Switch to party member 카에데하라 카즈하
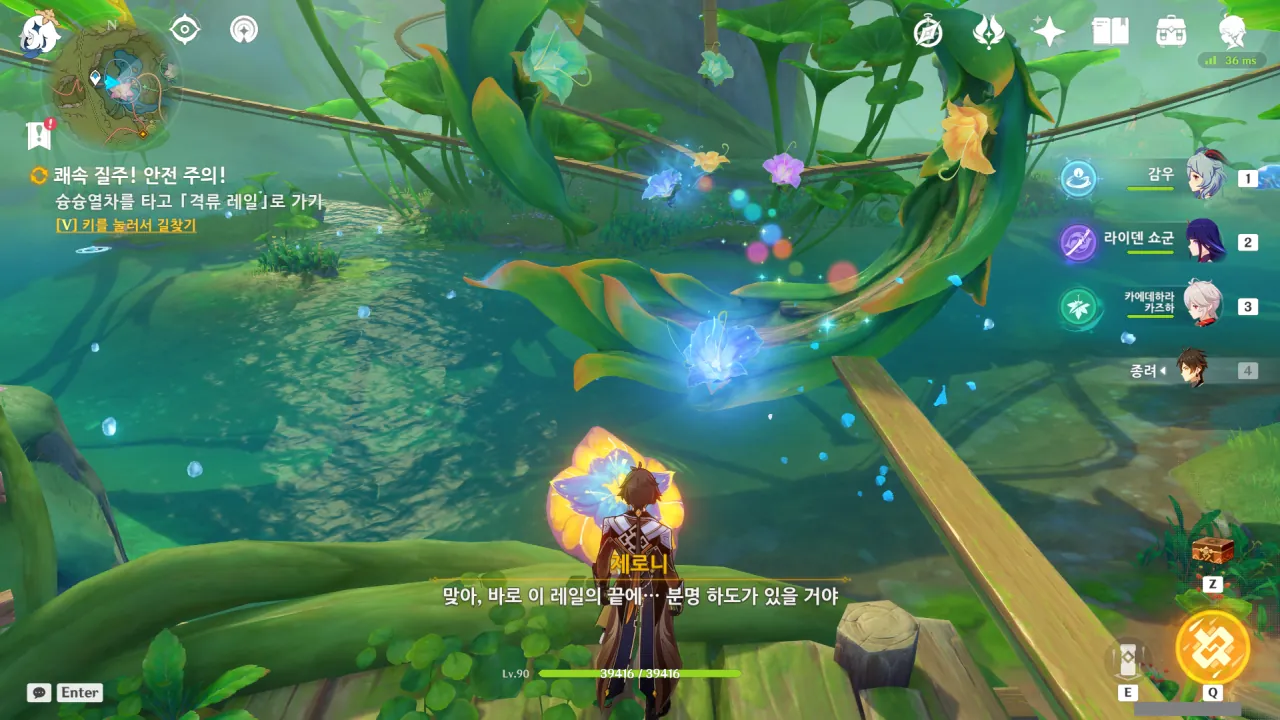 point(1204,304)
